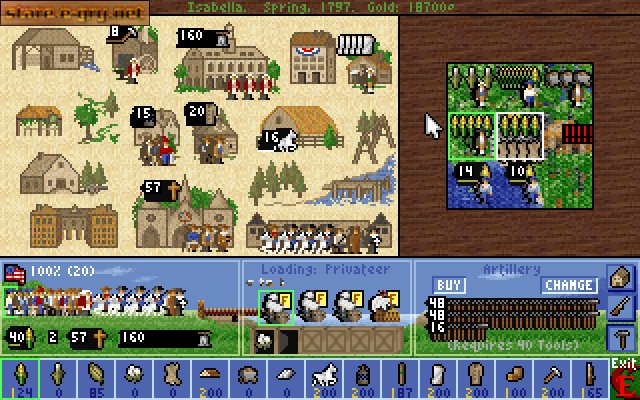Pick the tobacco cargo slot with 85

pos(97,379)
